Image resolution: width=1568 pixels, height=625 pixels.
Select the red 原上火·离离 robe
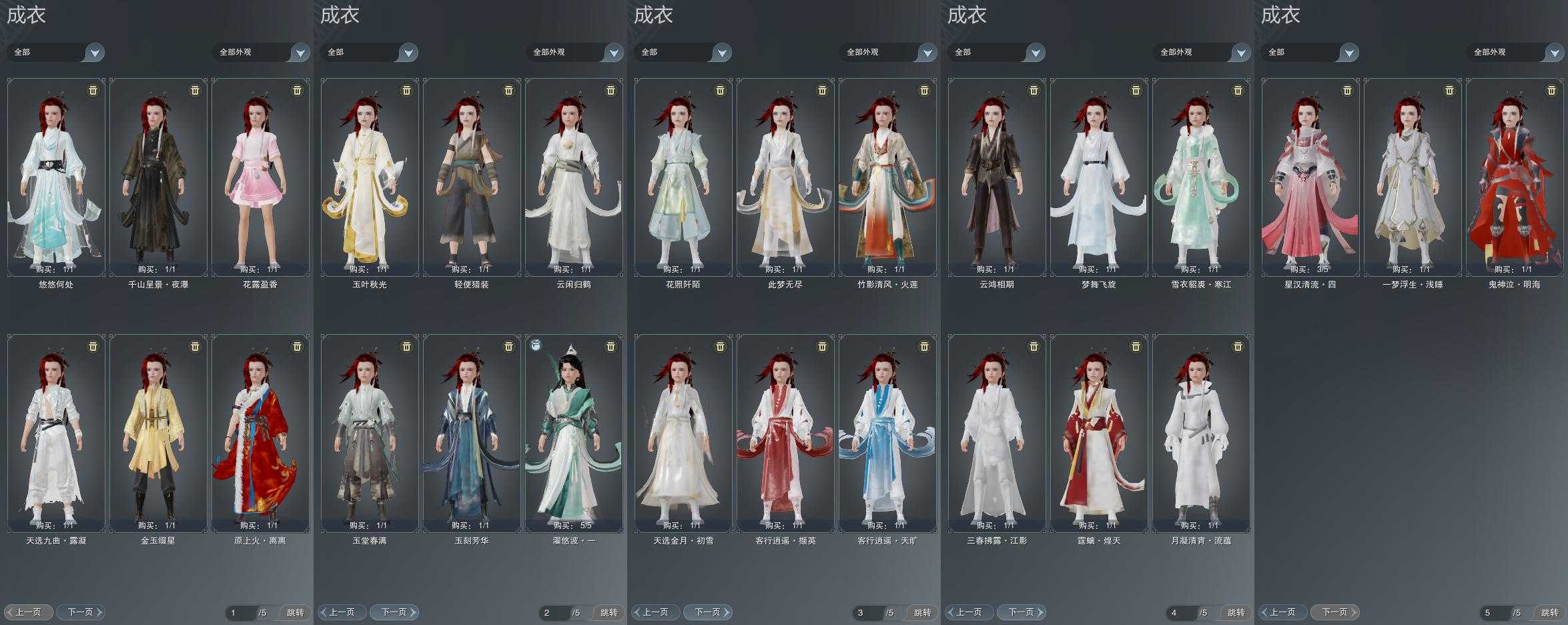260,434
